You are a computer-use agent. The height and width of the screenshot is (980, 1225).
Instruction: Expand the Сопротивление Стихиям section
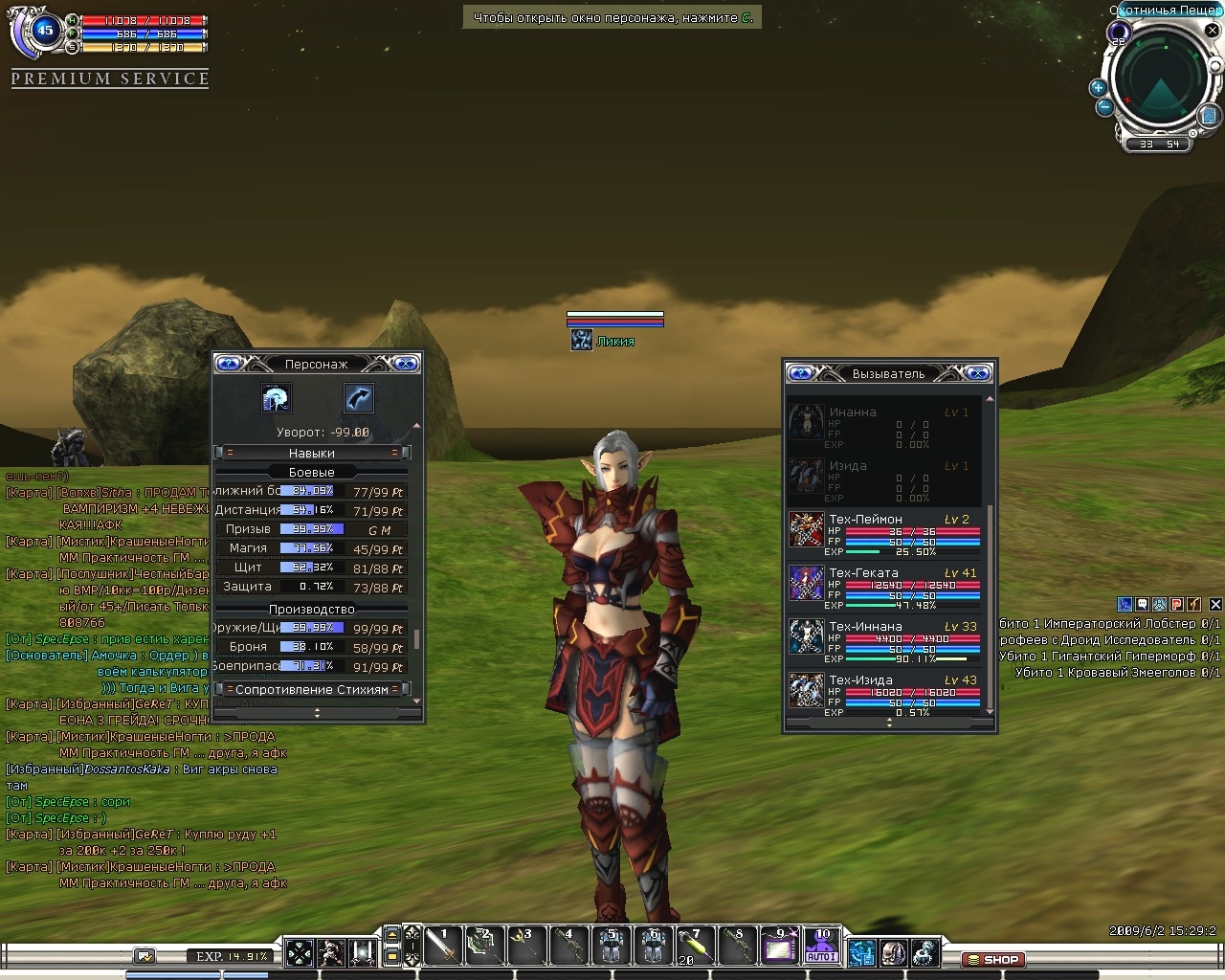(x=312, y=689)
